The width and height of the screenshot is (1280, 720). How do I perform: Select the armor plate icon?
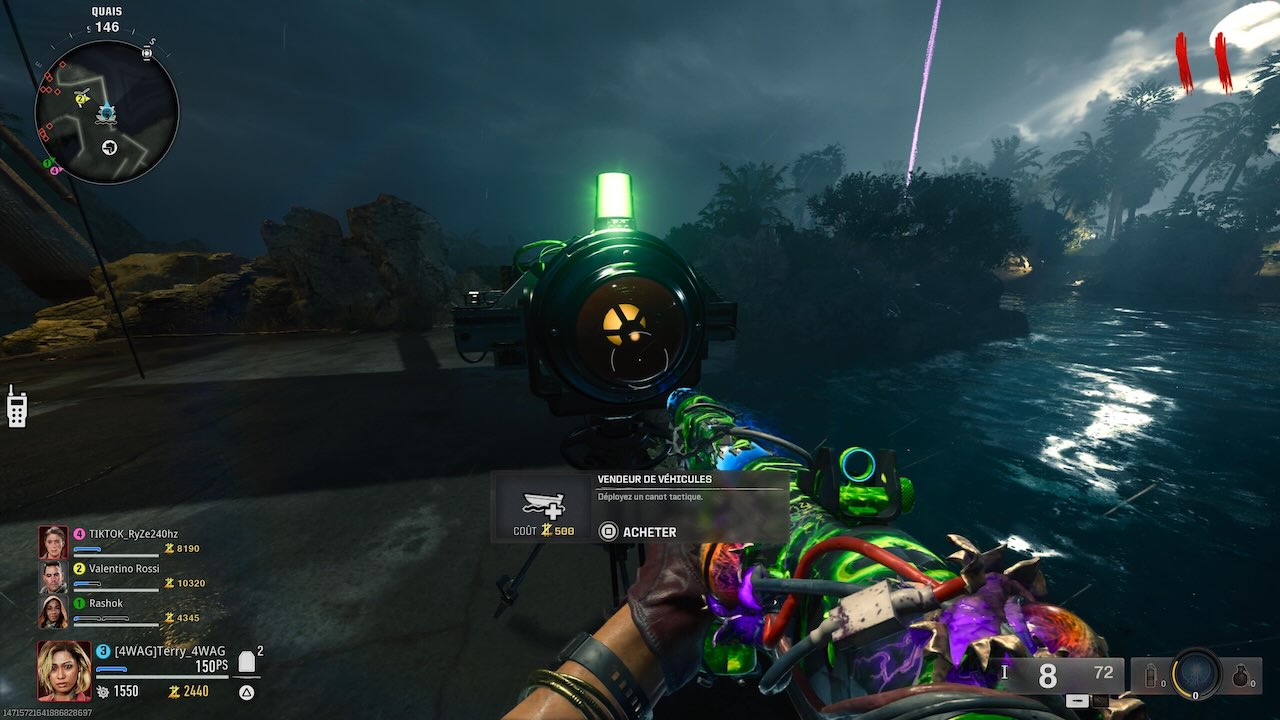246,662
